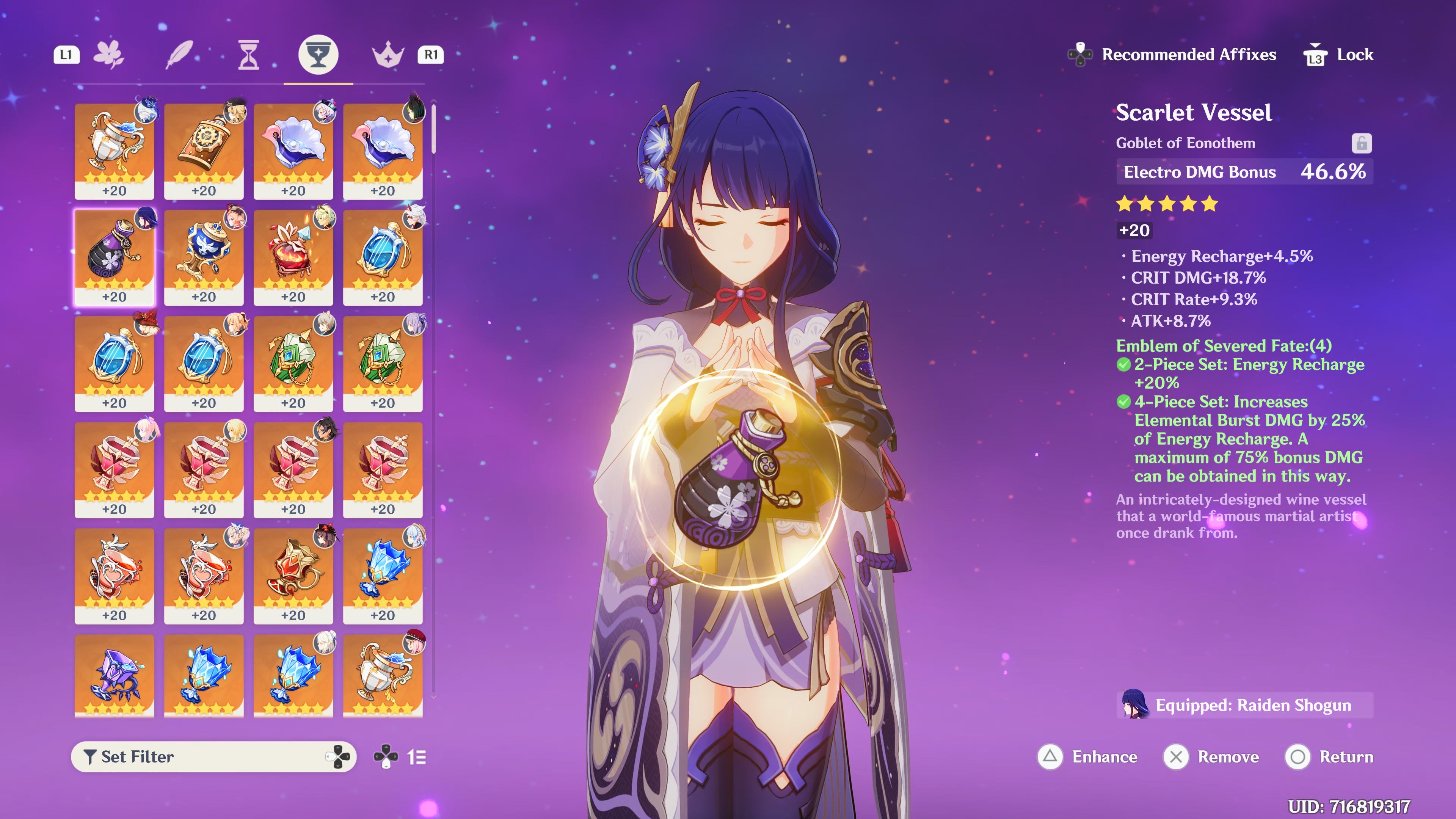Toggle the padlock on Scarlet Vessel
This screenshot has height=819, width=1456.
tap(1361, 144)
